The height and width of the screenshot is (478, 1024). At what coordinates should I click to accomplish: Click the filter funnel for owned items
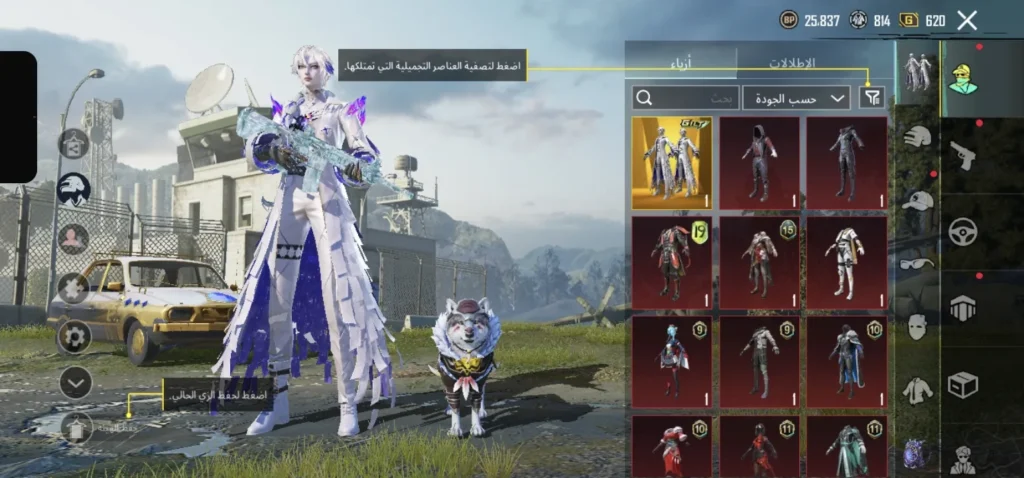[x=872, y=97]
